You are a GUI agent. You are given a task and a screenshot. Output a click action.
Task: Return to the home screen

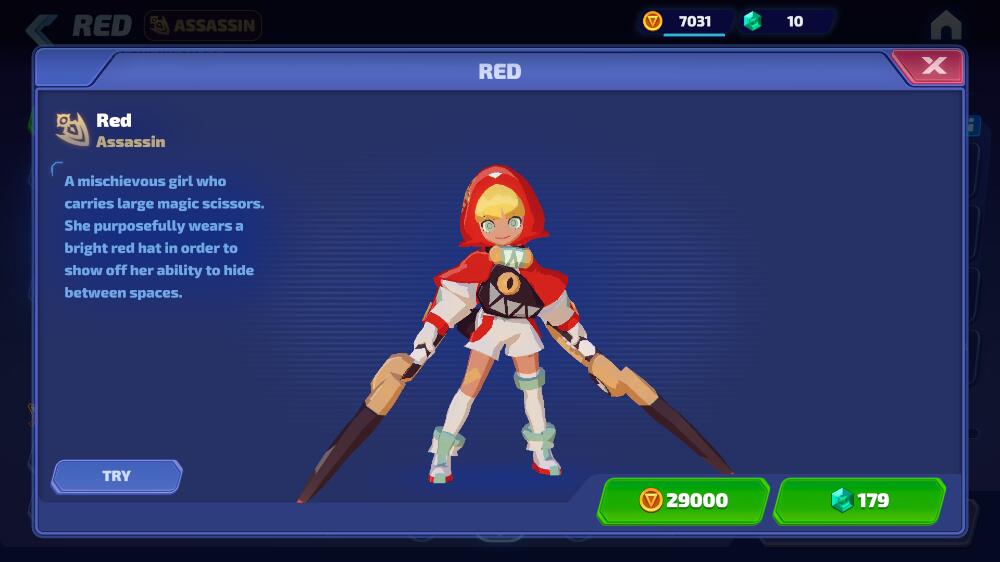tap(945, 25)
